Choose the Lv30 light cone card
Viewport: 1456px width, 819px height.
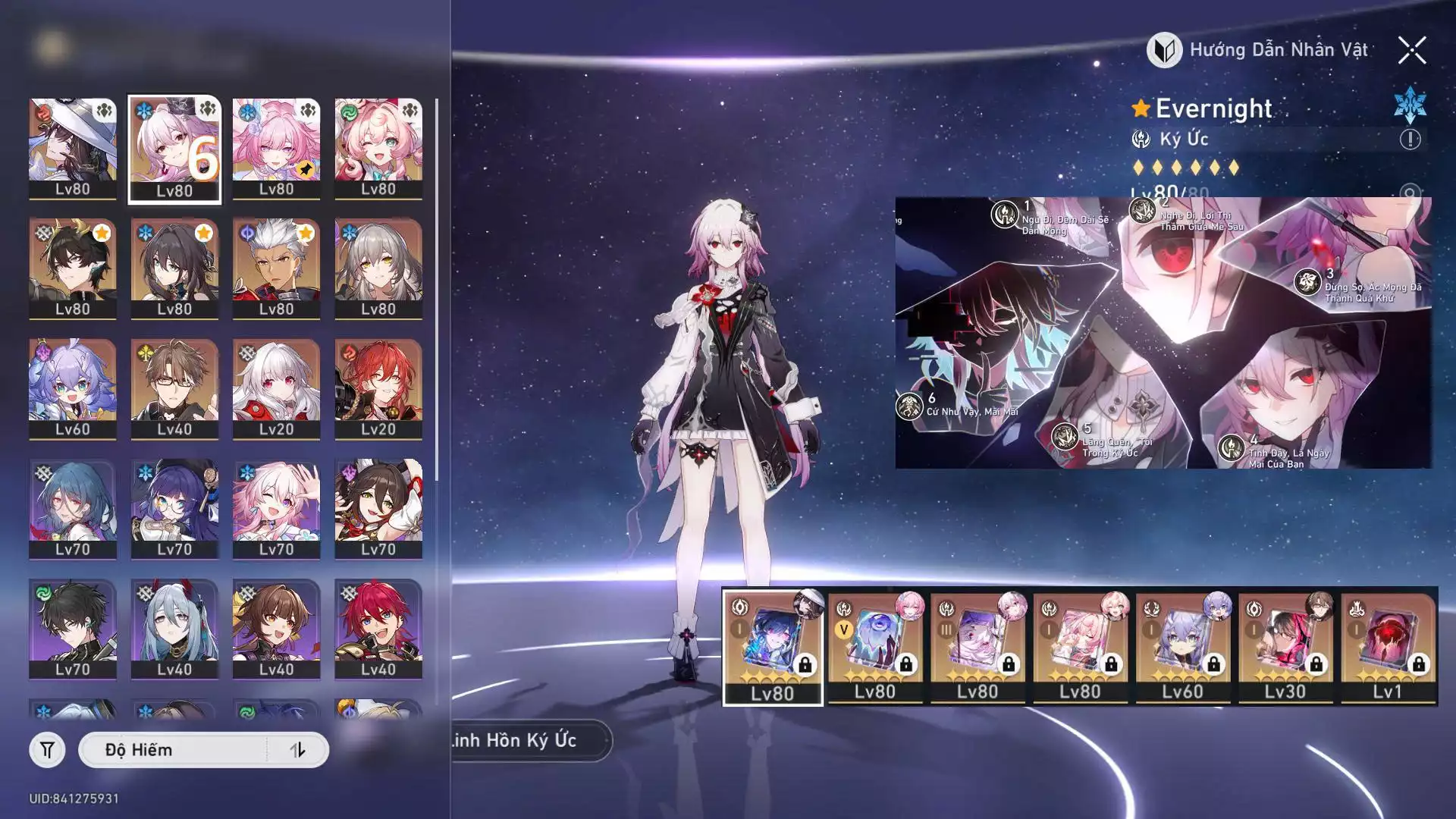(1285, 647)
